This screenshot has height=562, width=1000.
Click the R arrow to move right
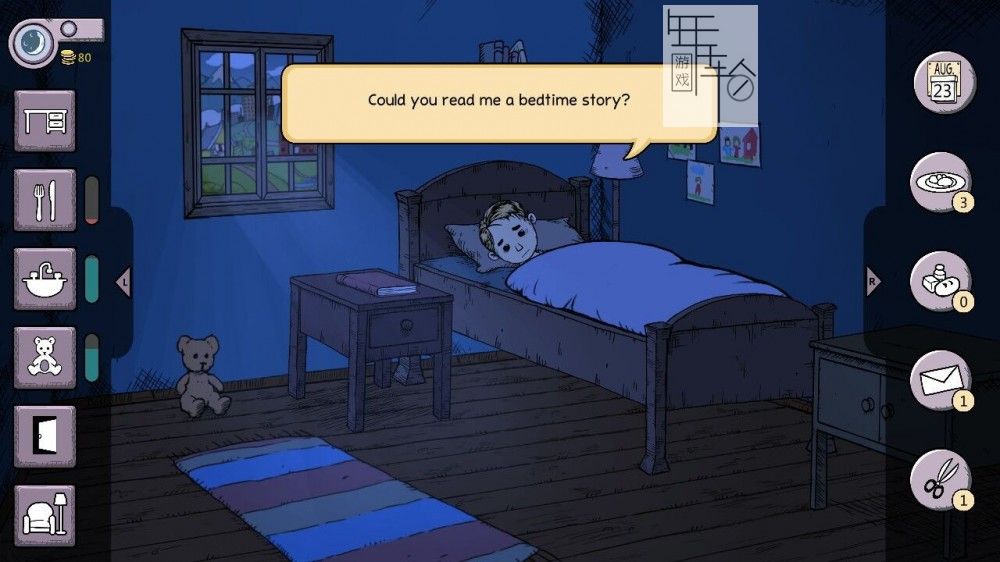click(873, 283)
